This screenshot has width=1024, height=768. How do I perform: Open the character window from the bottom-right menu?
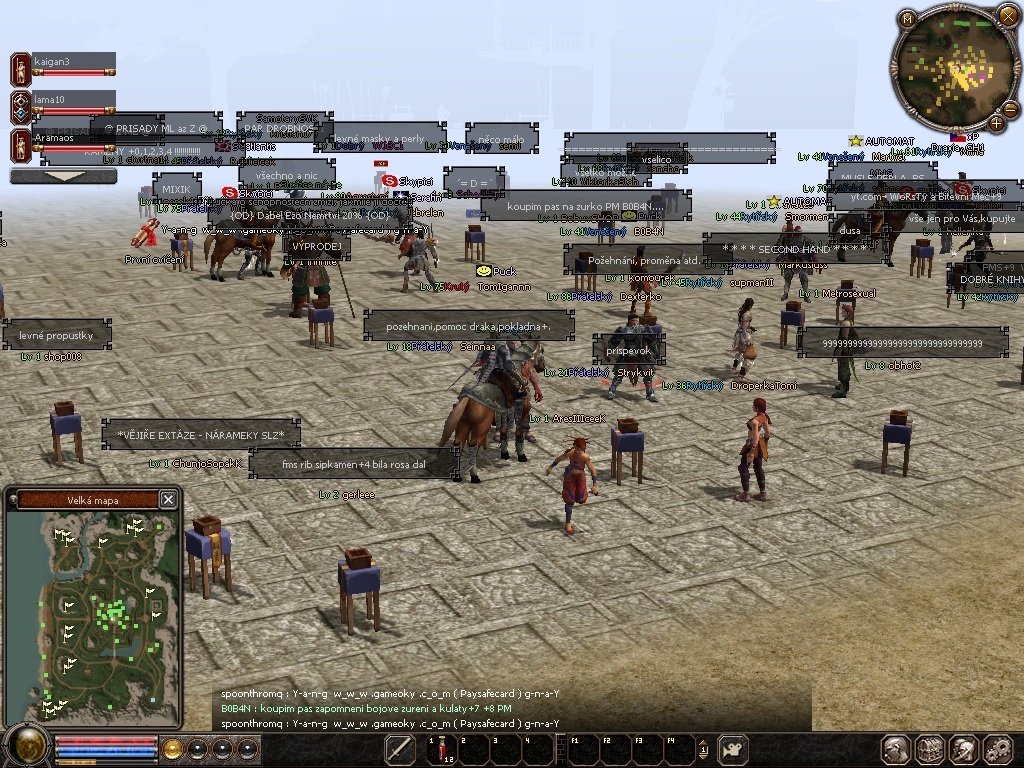[896, 749]
